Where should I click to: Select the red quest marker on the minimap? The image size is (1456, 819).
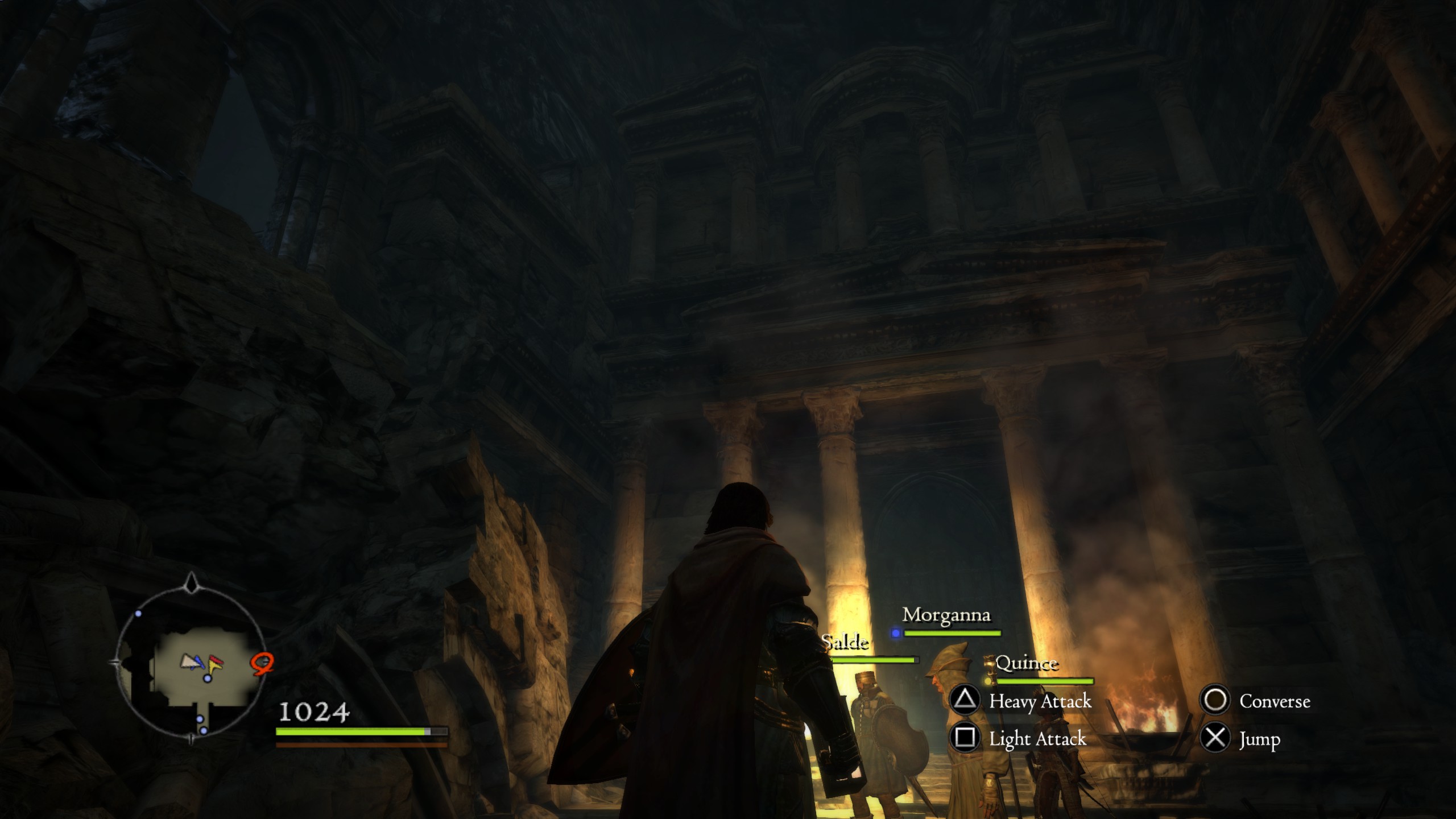click(263, 663)
